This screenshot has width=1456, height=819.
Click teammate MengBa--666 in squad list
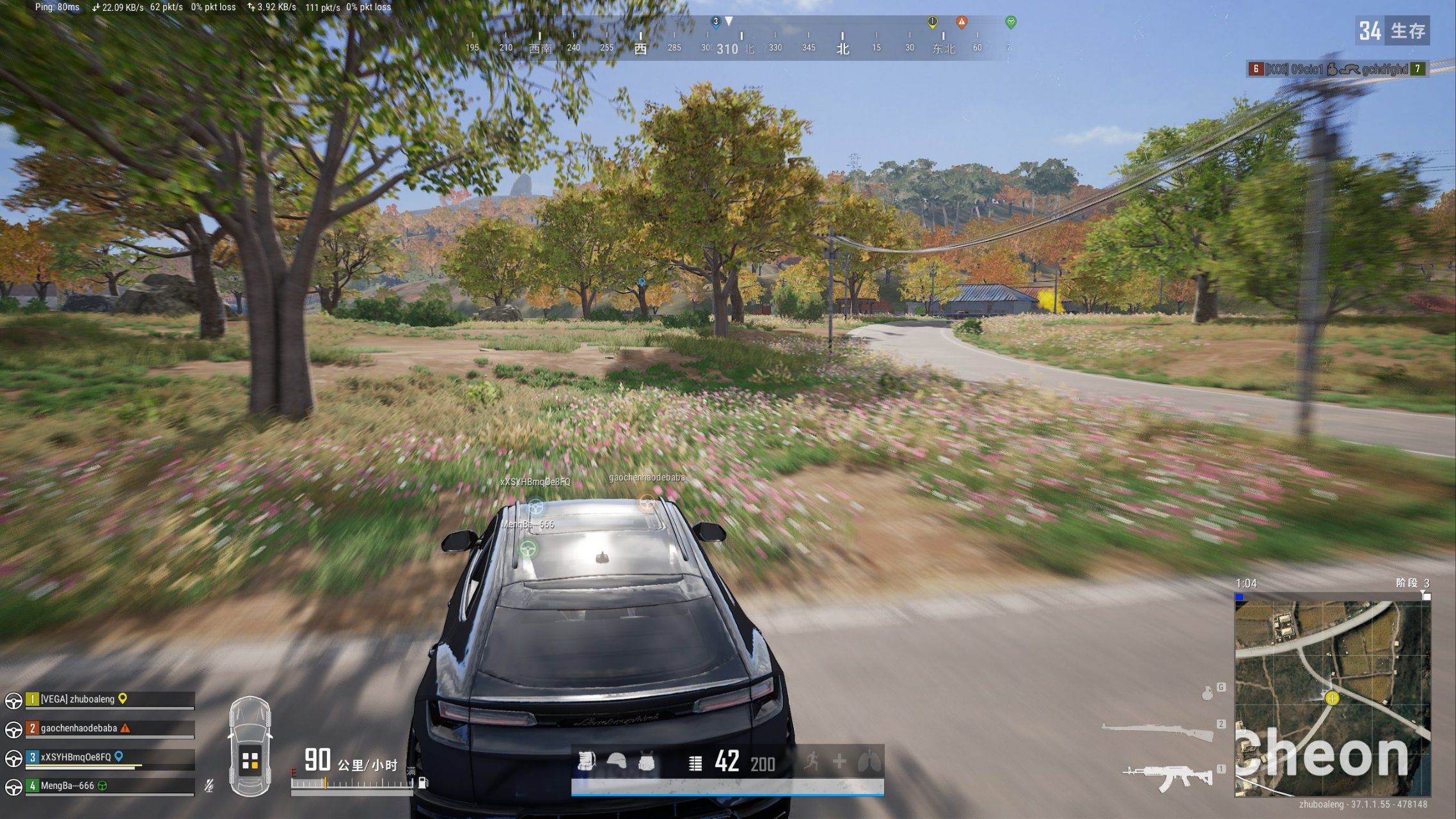coord(109,786)
